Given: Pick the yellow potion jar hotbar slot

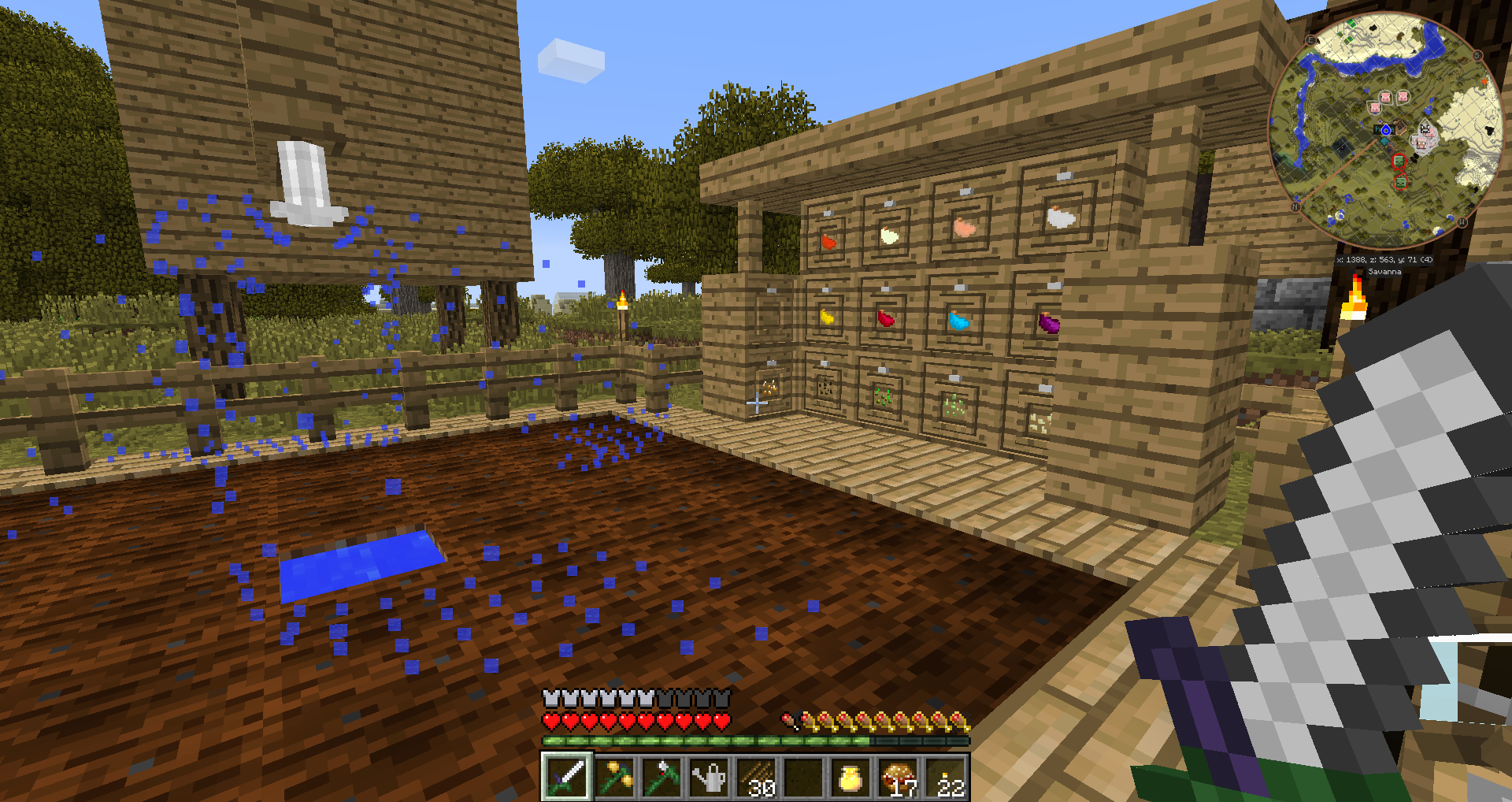Looking at the screenshot, I should 850,778.
